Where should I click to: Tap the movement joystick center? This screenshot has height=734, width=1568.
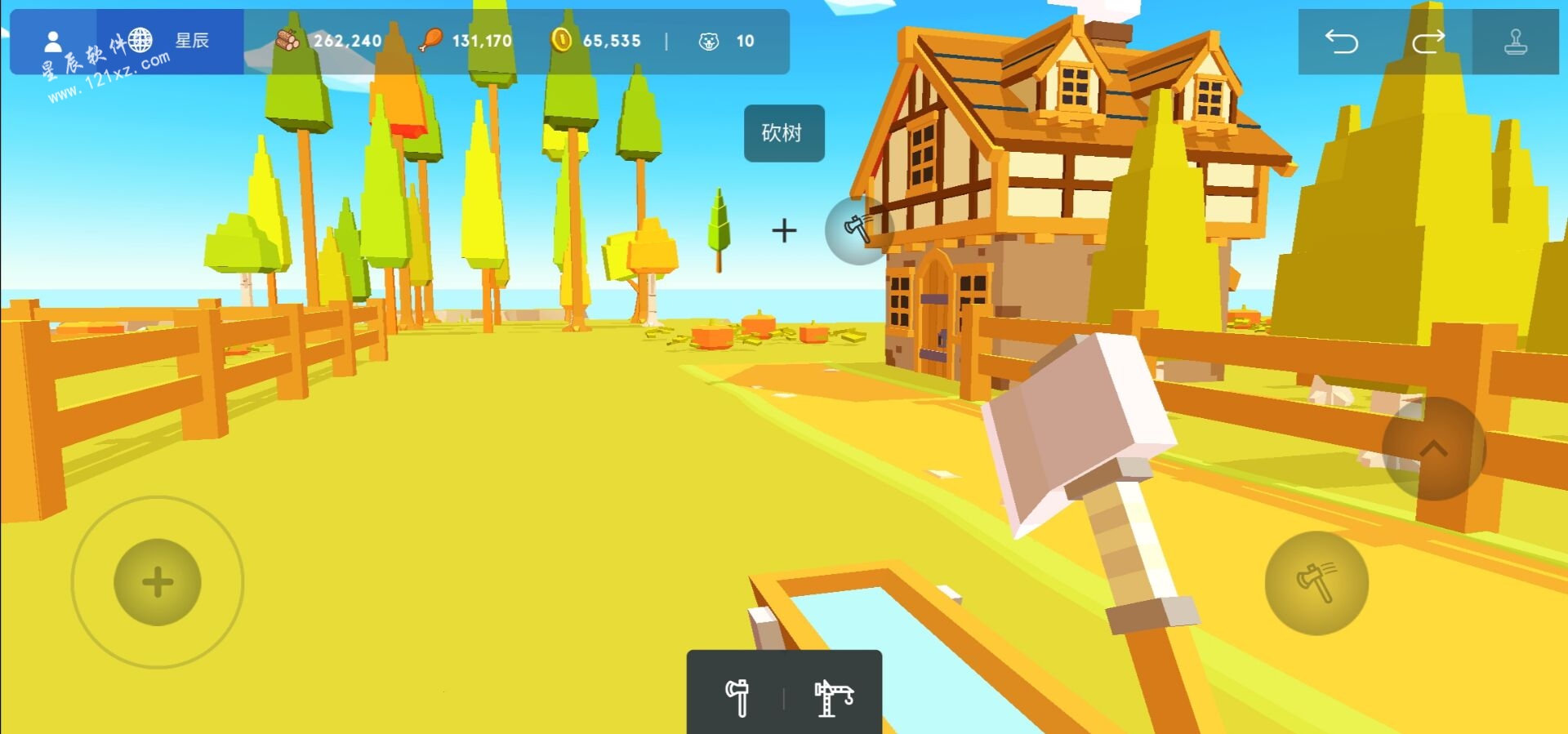click(x=158, y=582)
